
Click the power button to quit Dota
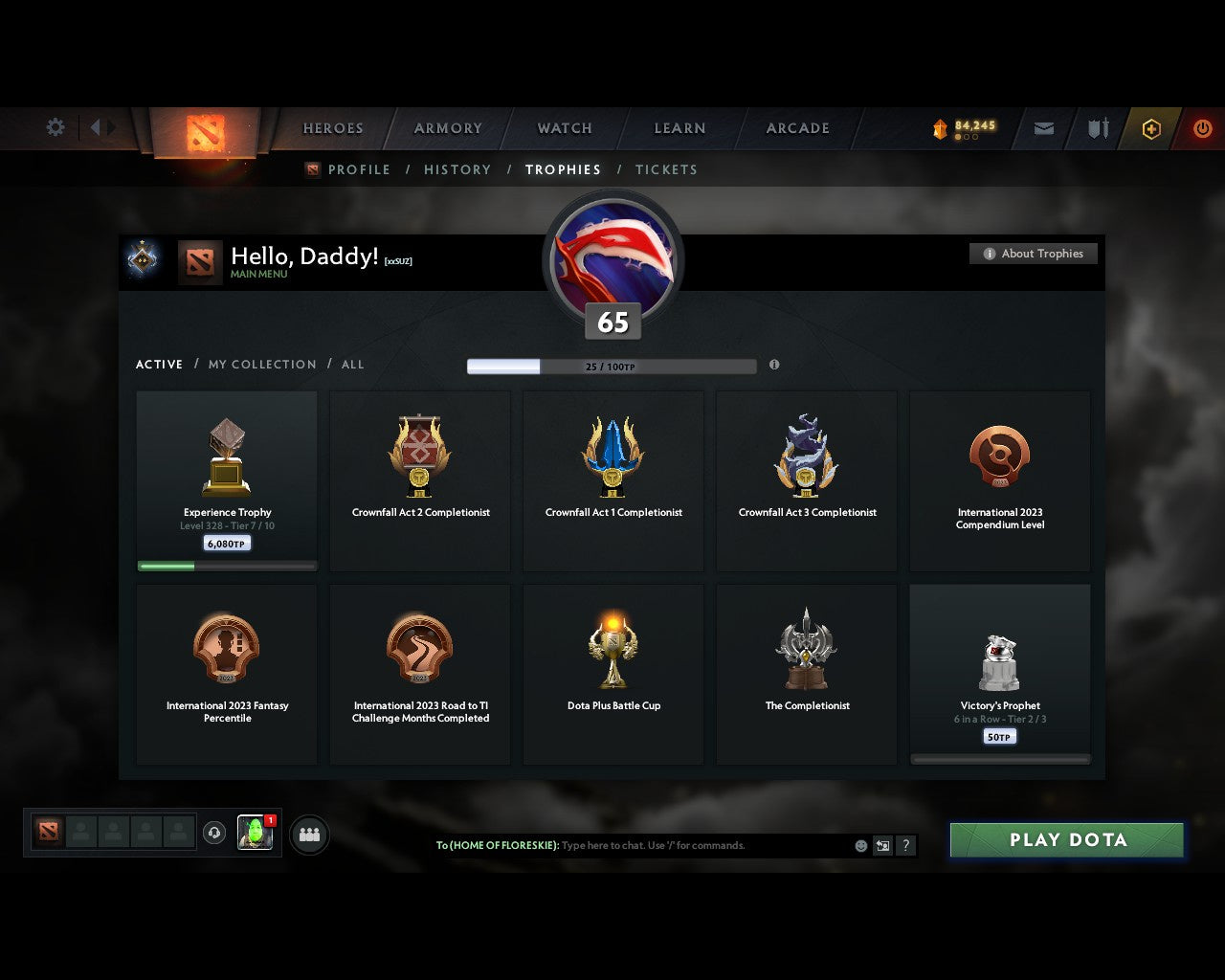1203,128
